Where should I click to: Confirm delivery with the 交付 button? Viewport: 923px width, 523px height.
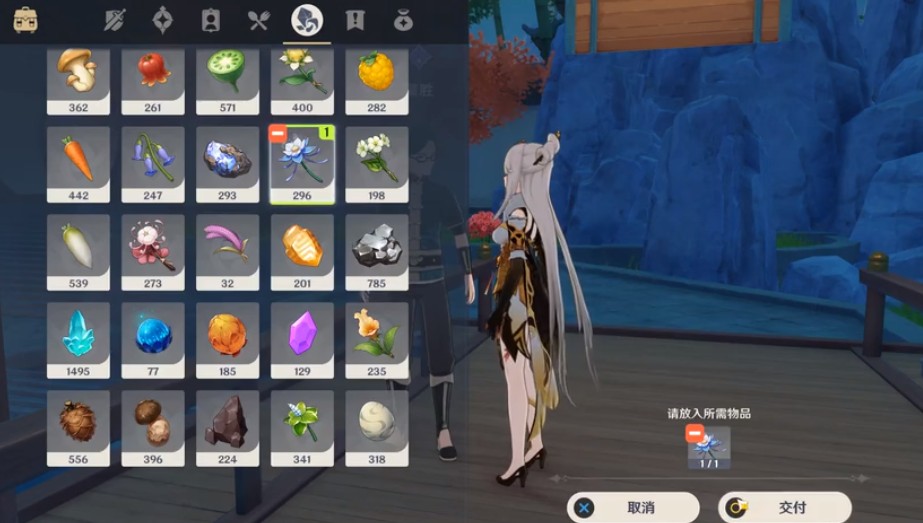coord(785,507)
